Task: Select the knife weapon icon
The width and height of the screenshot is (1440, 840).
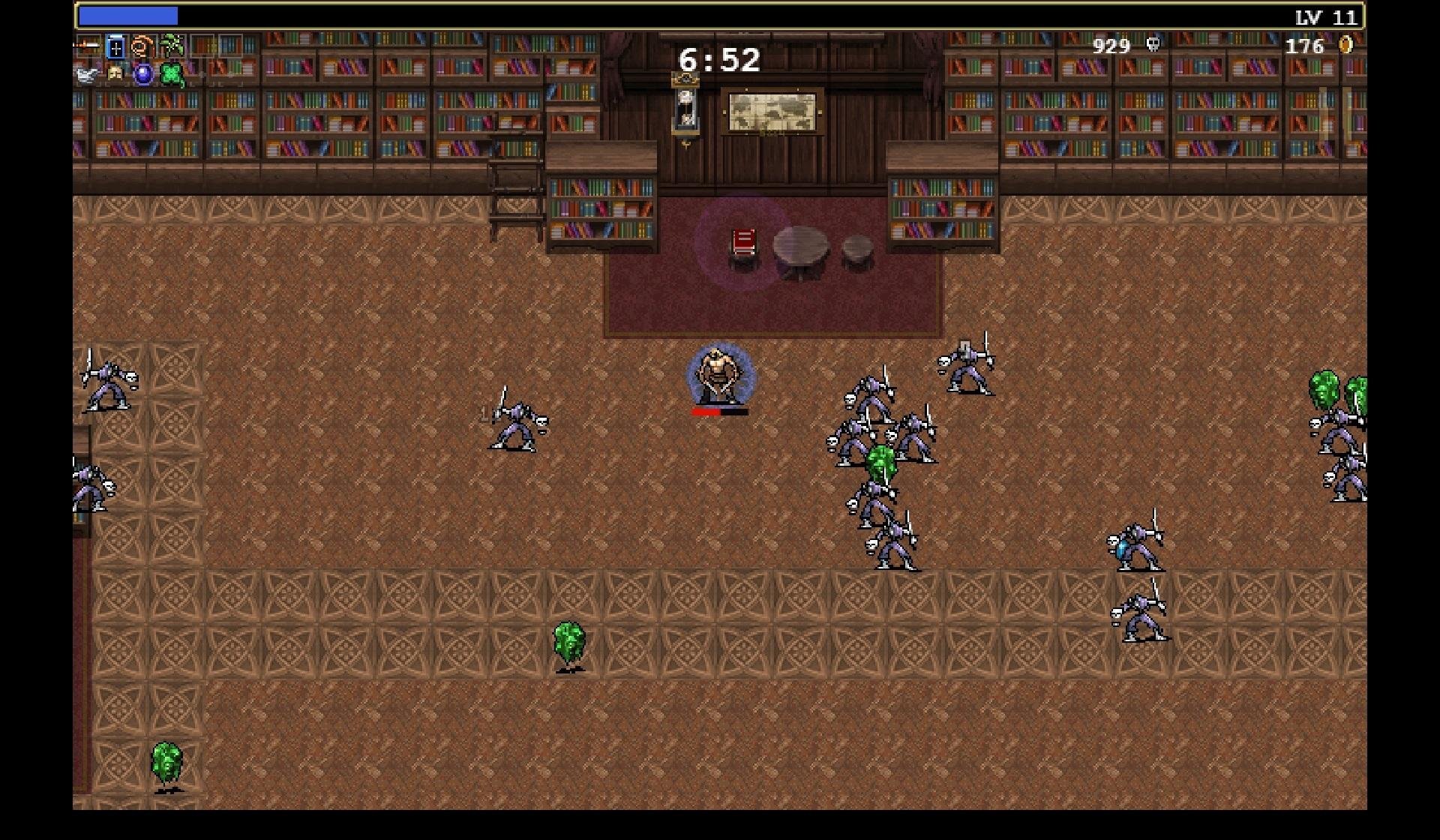Action: pos(88,46)
